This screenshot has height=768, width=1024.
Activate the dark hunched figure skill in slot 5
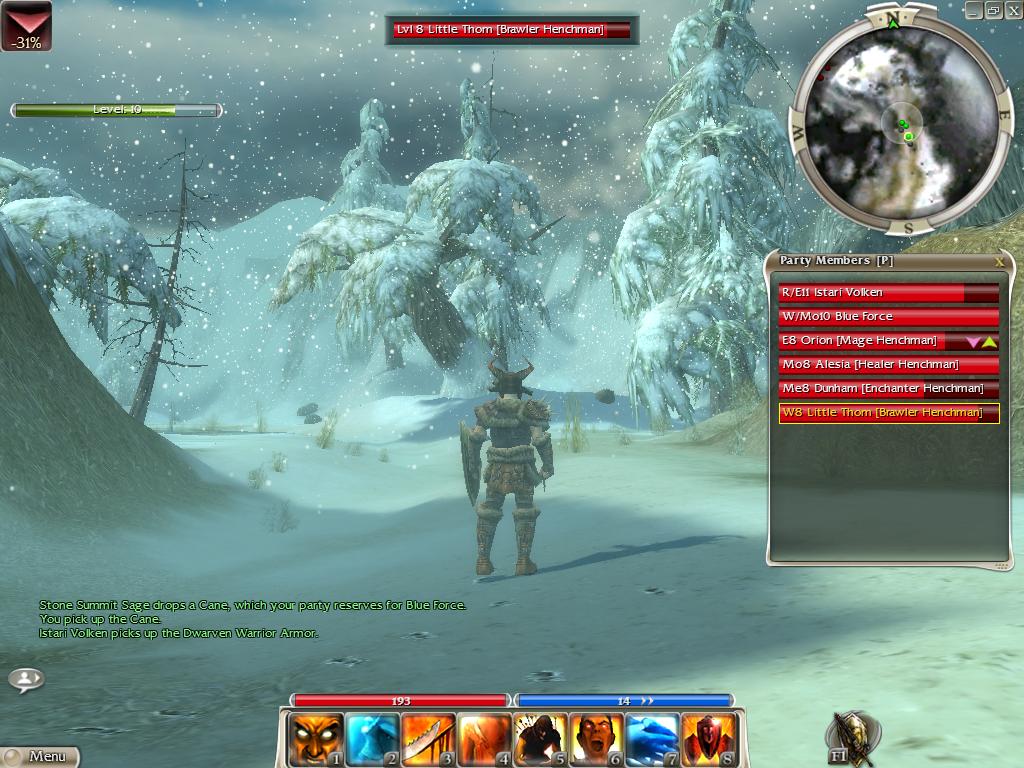click(540, 739)
